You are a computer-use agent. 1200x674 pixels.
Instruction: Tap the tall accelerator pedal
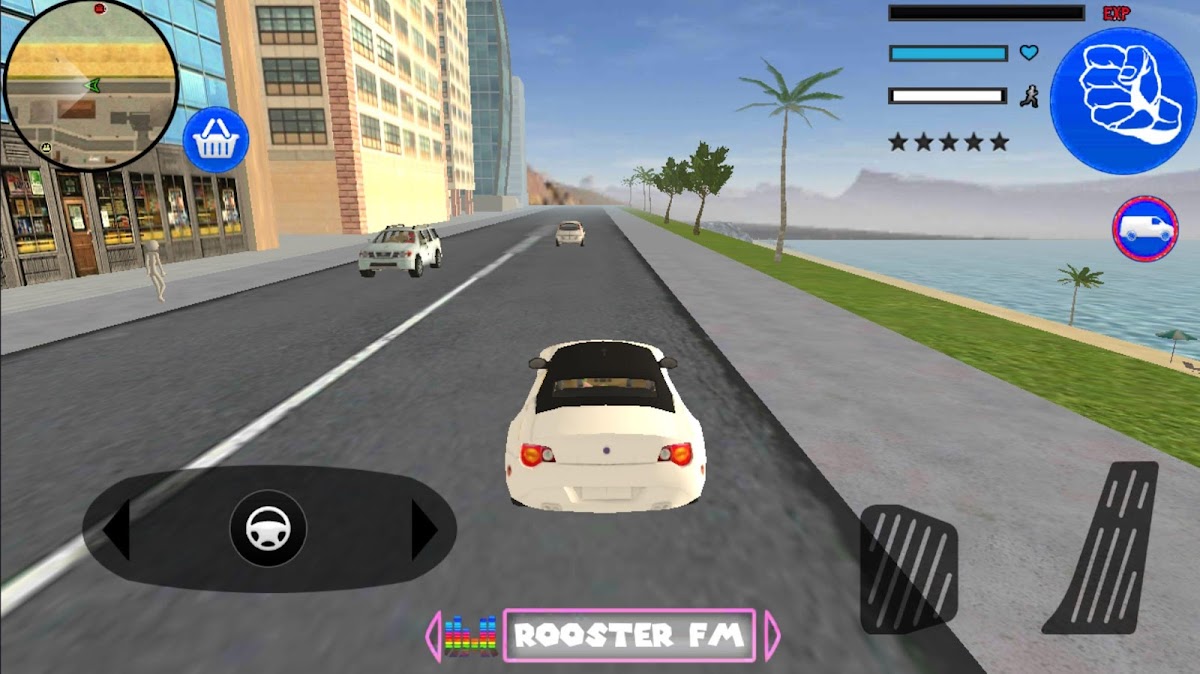(1103, 548)
